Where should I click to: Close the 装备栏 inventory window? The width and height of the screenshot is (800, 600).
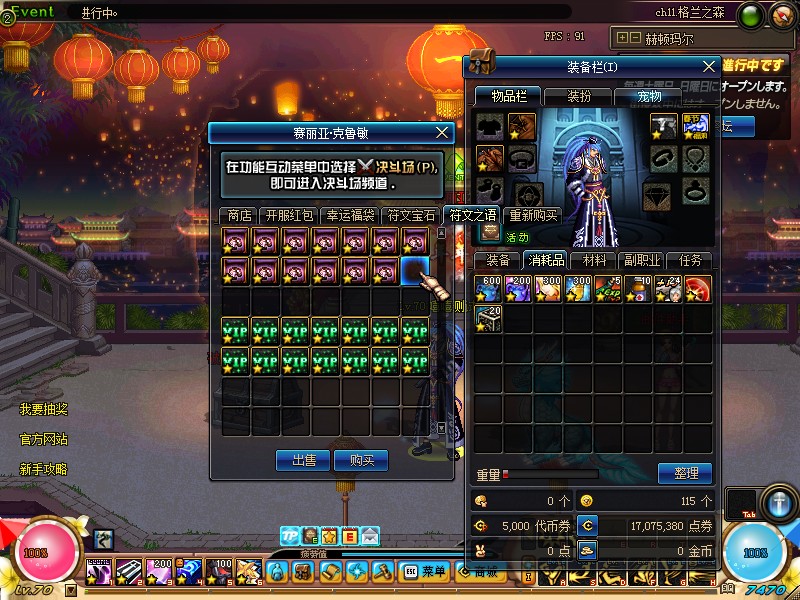pyautogui.click(x=709, y=66)
